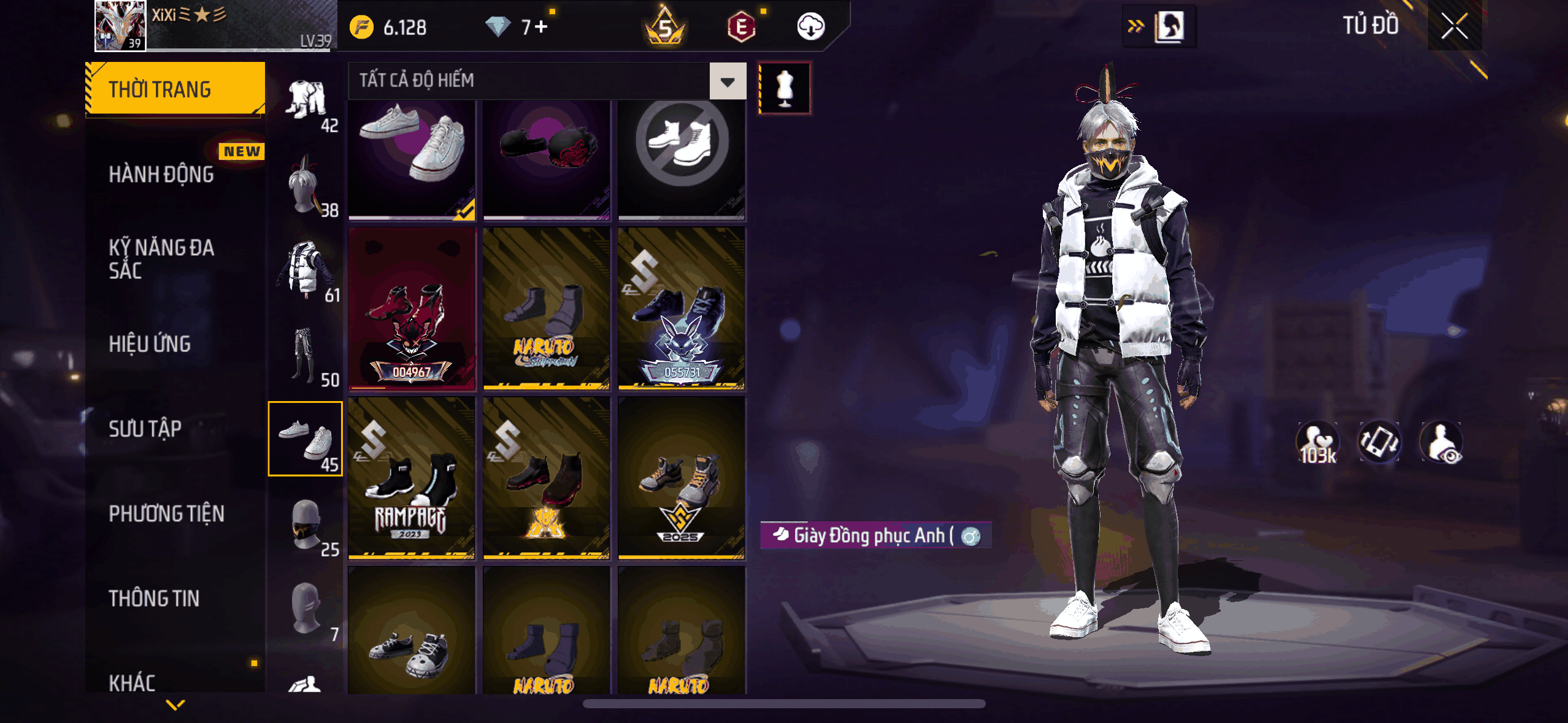This screenshot has width=1568, height=723.
Task: Choose the vest tops category showing 61
Action: click(x=306, y=270)
